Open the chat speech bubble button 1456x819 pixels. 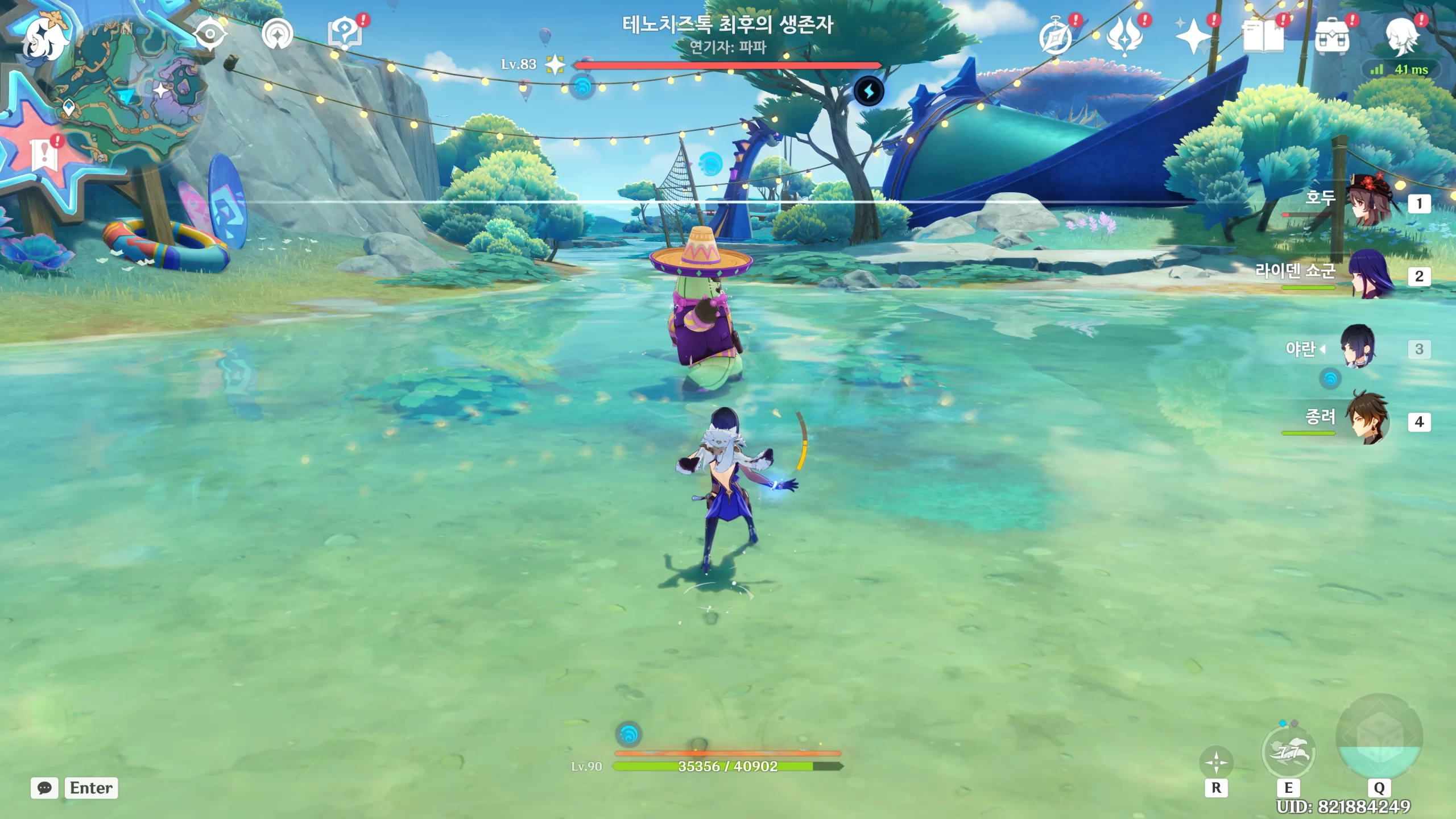(44, 788)
